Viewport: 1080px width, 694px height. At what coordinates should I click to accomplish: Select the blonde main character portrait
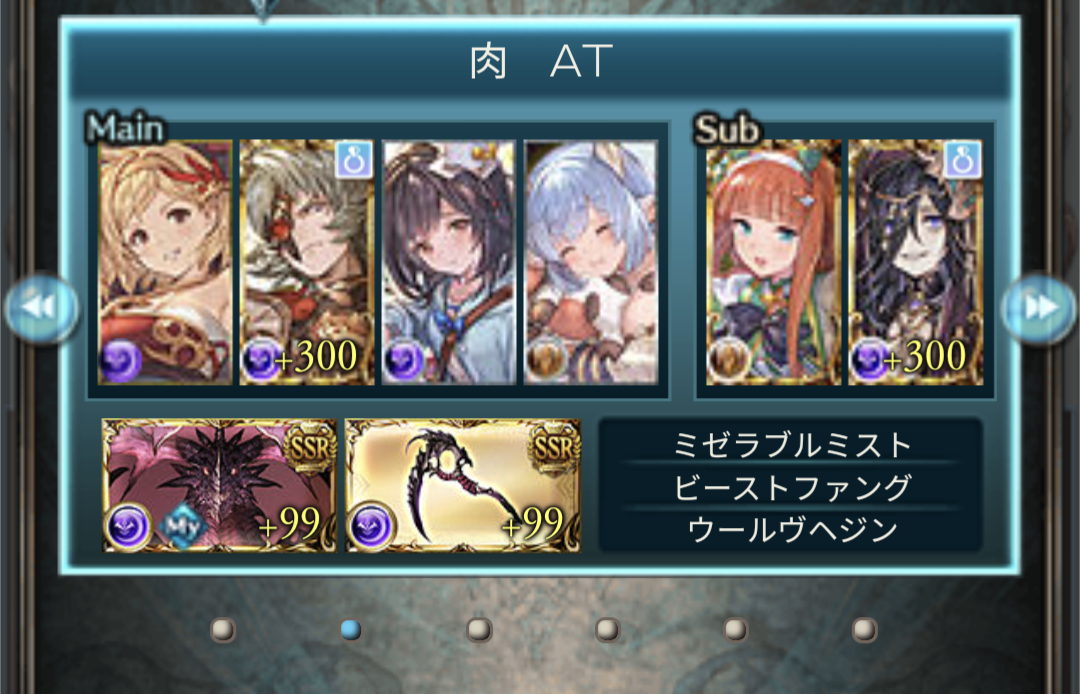(166, 262)
